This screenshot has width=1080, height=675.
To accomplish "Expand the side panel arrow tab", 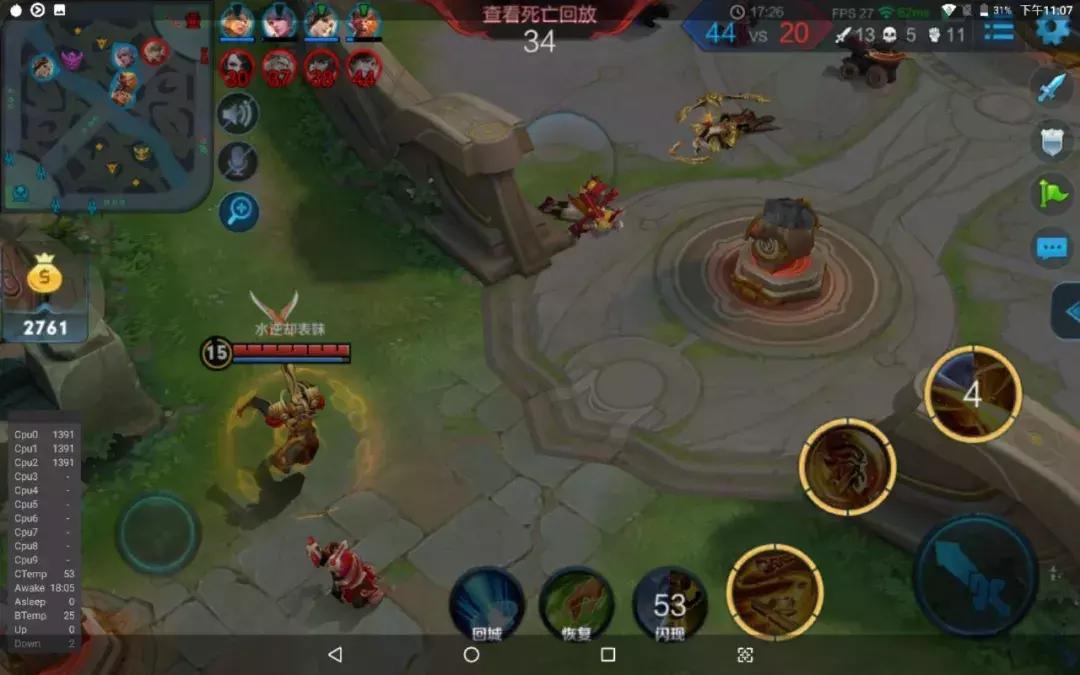I will click(x=1068, y=312).
